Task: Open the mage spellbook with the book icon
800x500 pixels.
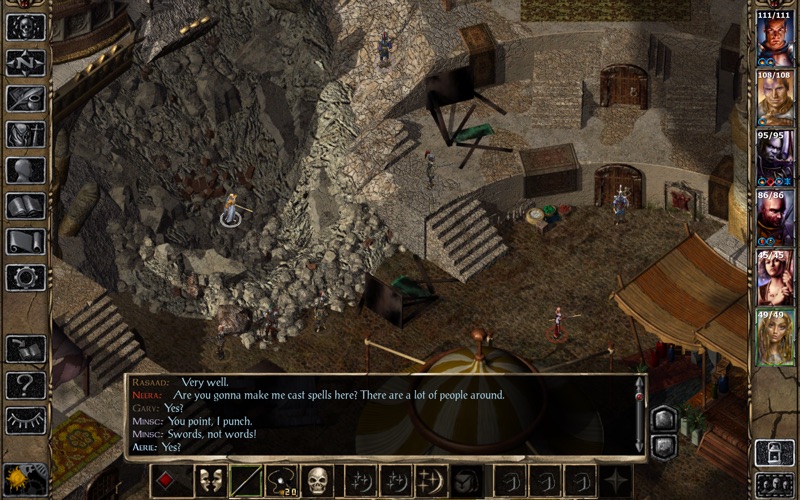Action: 25,206
